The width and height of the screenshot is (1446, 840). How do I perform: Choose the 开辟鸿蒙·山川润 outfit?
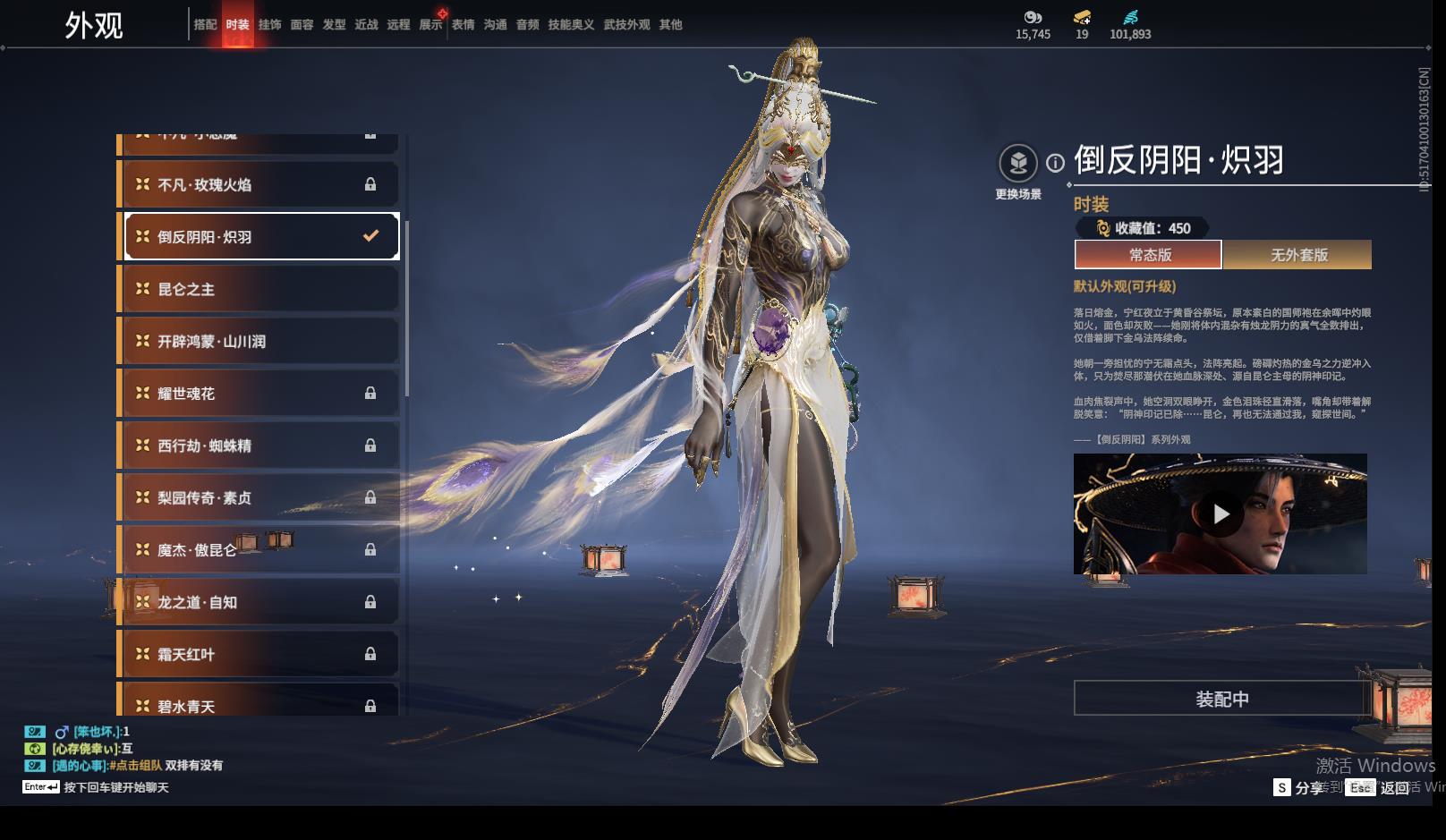tap(260, 341)
